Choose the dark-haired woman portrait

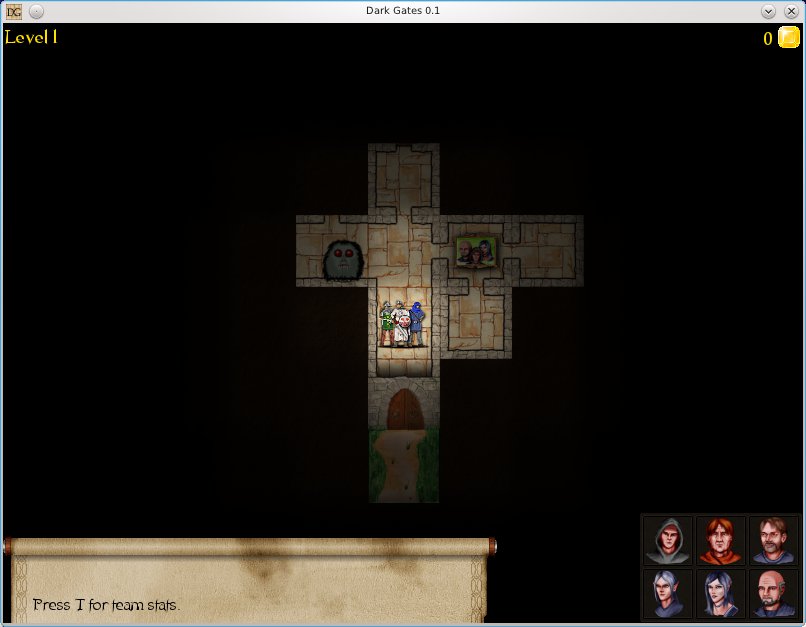pos(720,593)
